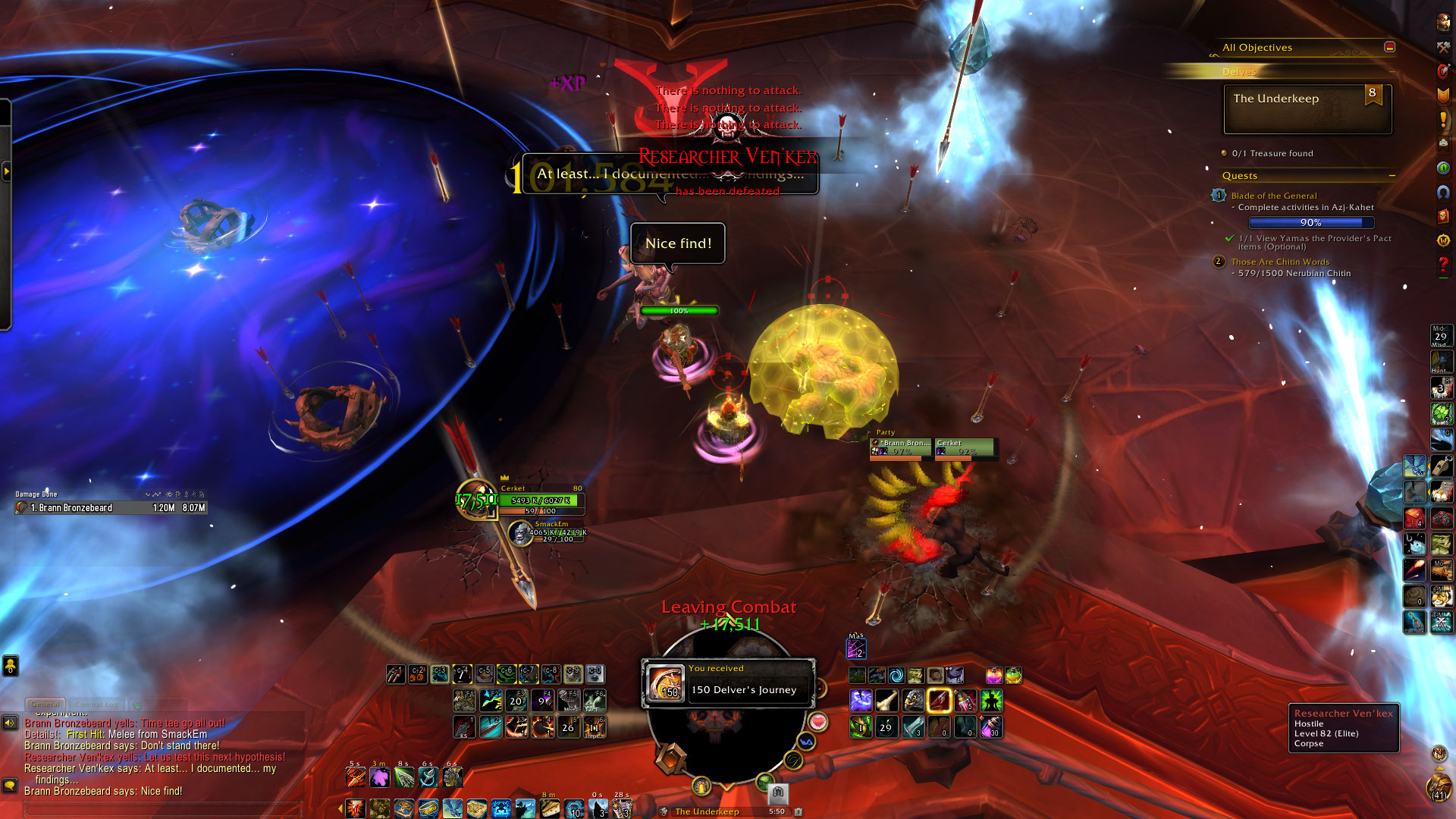Open the yellow exclamation mark micro button

[1443, 119]
